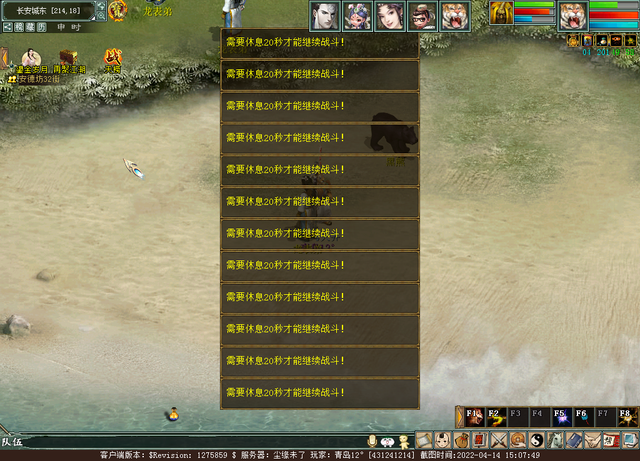Open the money bag inventory icon

pos(461,440)
